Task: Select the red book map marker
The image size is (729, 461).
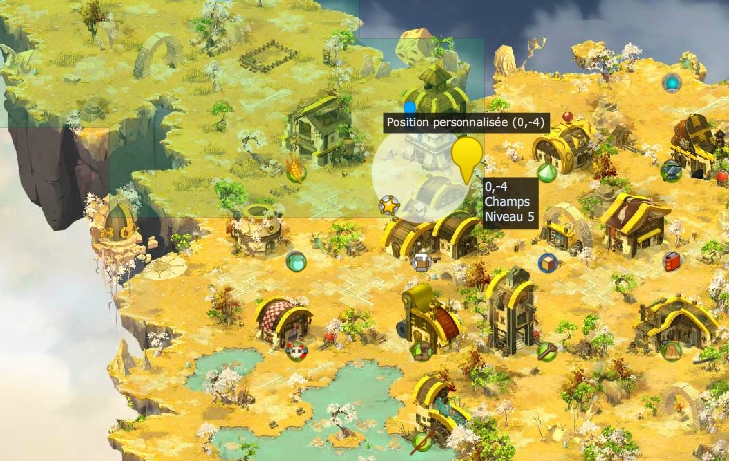Action: click(672, 261)
